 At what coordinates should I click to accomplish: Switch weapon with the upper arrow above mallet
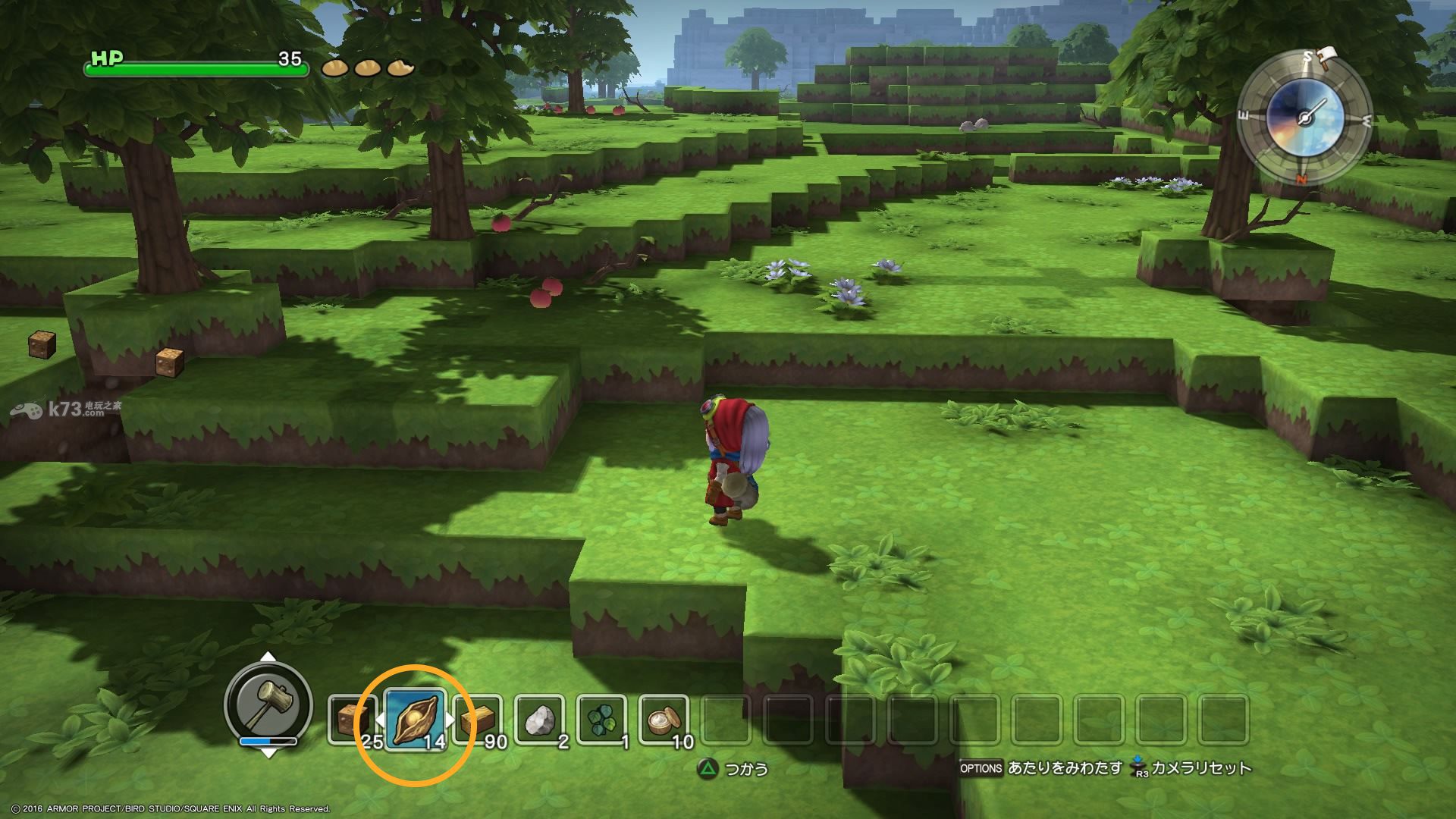tap(268, 657)
